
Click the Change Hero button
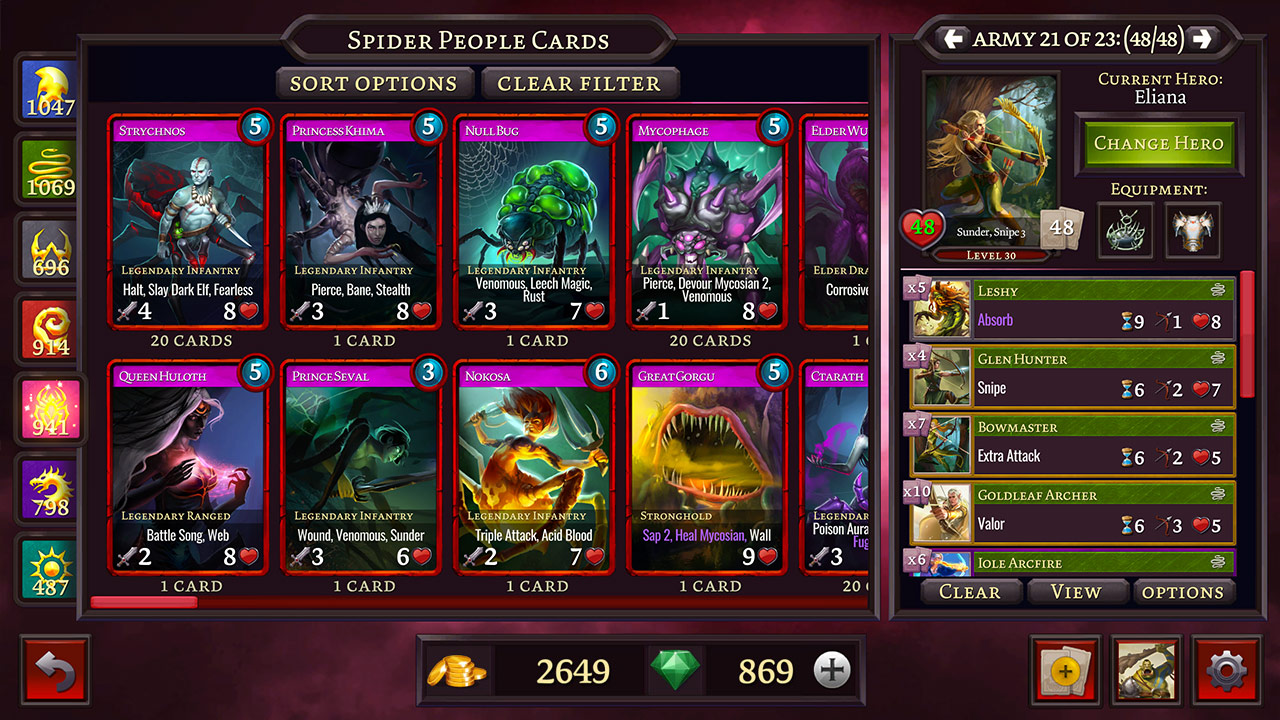tap(1158, 143)
